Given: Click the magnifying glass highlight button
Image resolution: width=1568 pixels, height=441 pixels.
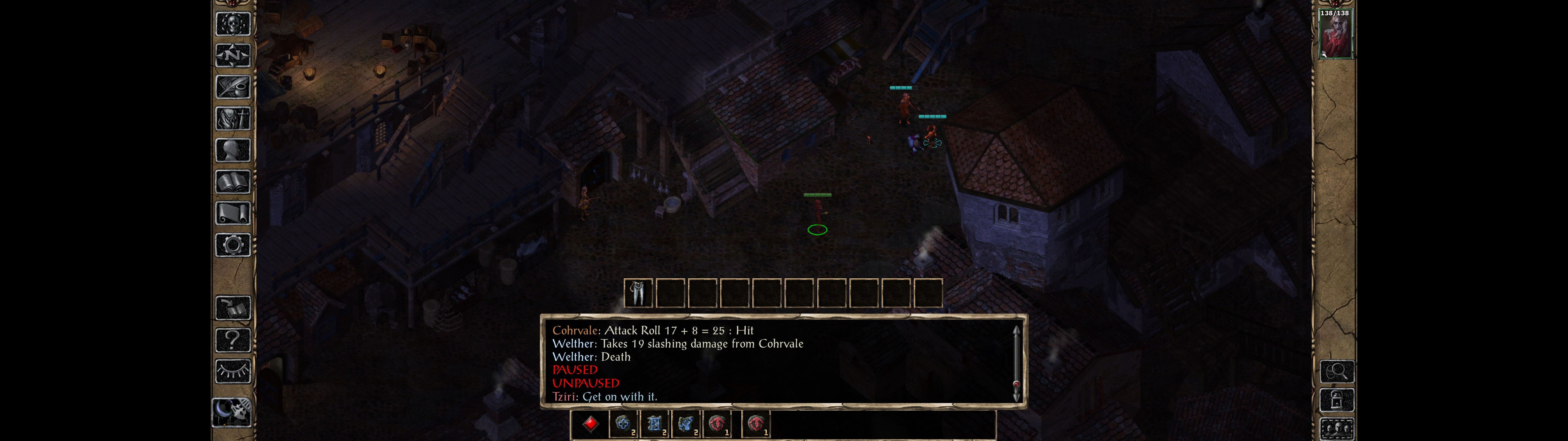Looking at the screenshot, I should pos(1337,371).
